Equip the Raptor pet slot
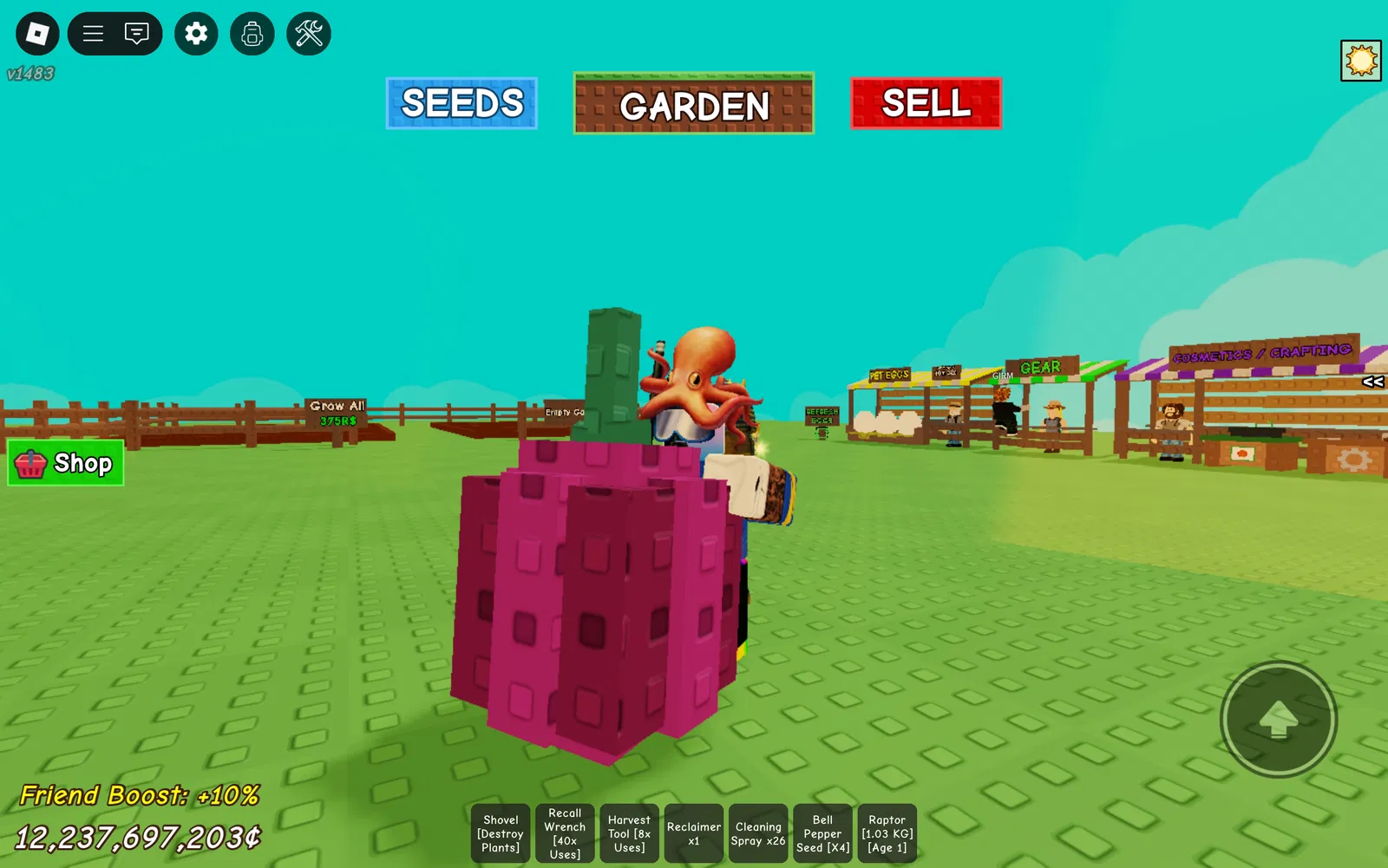Screen dimensions: 1388x868 click(887, 833)
